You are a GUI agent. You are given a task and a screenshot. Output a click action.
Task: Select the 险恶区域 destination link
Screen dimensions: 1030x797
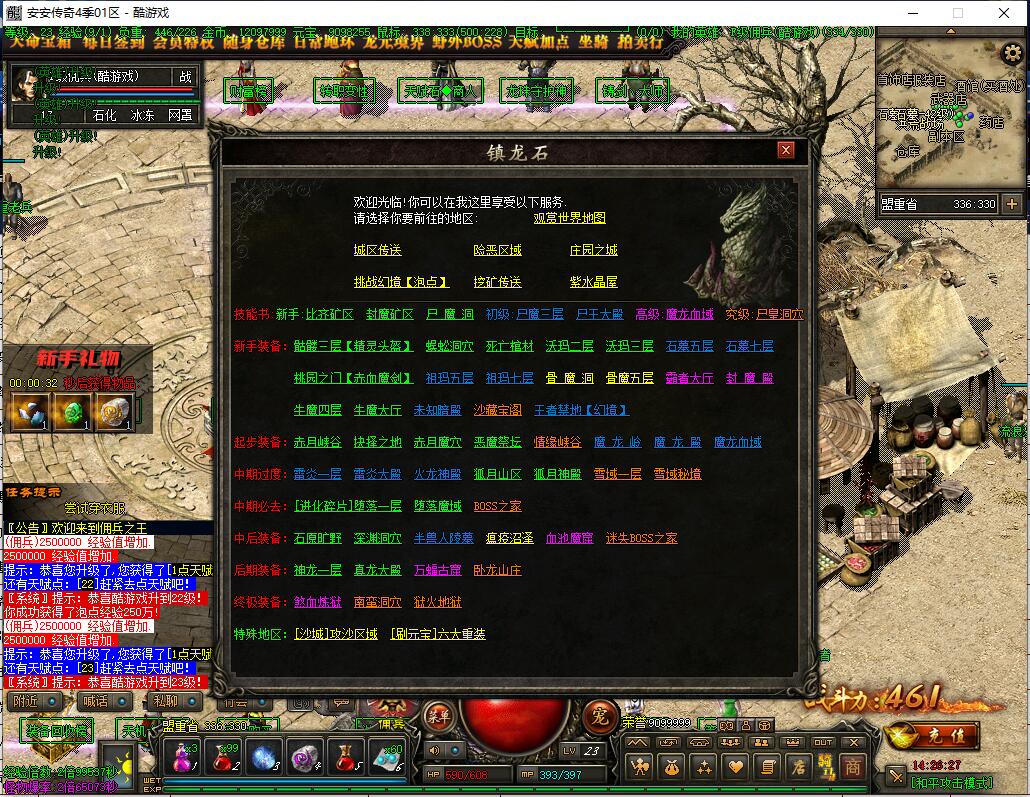click(x=497, y=250)
